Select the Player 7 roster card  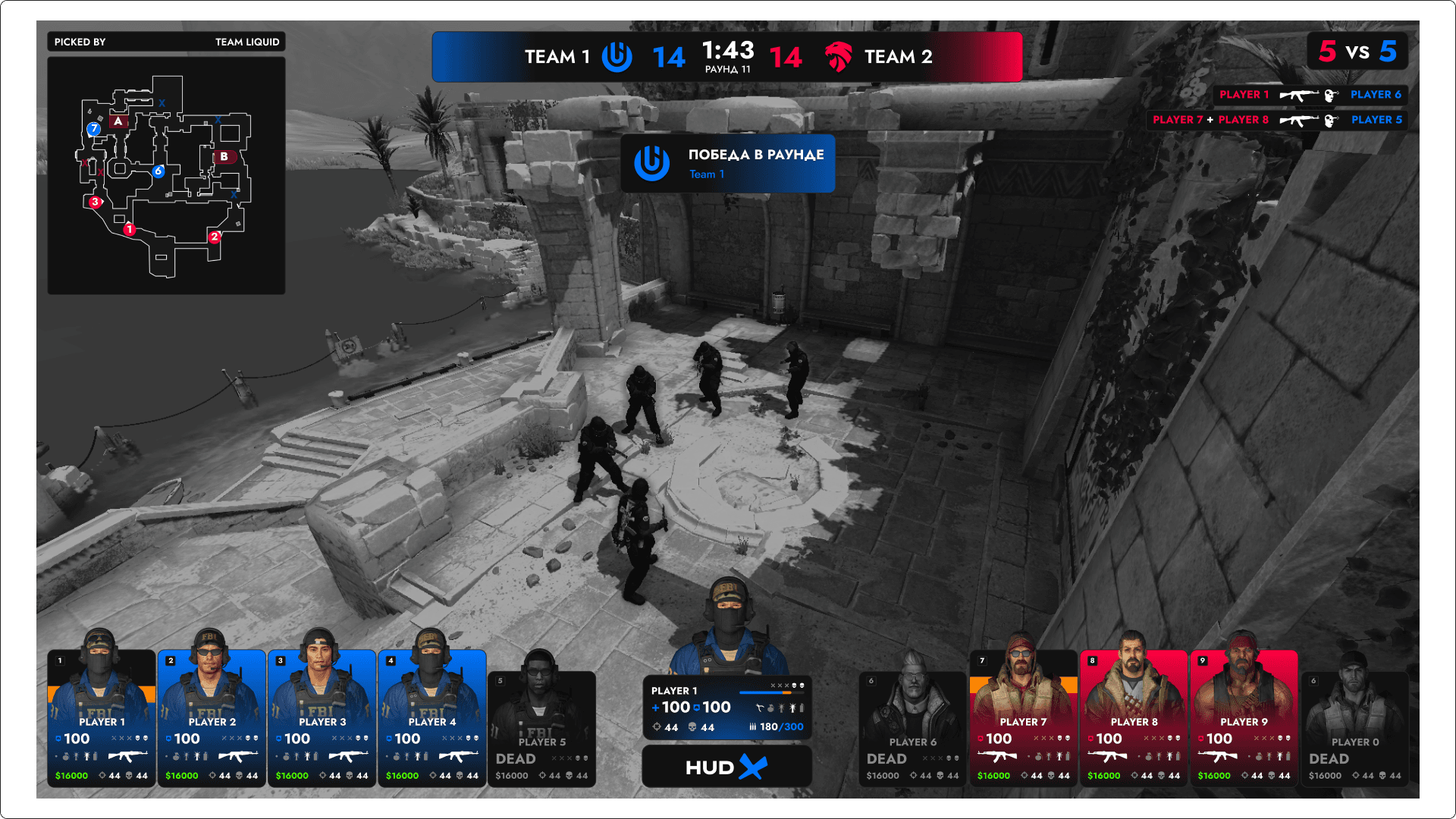pyautogui.click(x=1023, y=718)
